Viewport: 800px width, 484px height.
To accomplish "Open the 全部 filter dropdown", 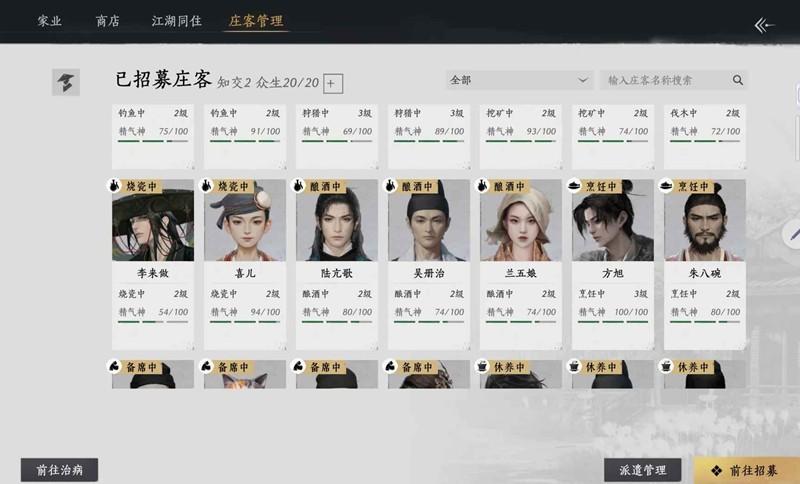I will pyautogui.click(x=520, y=80).
